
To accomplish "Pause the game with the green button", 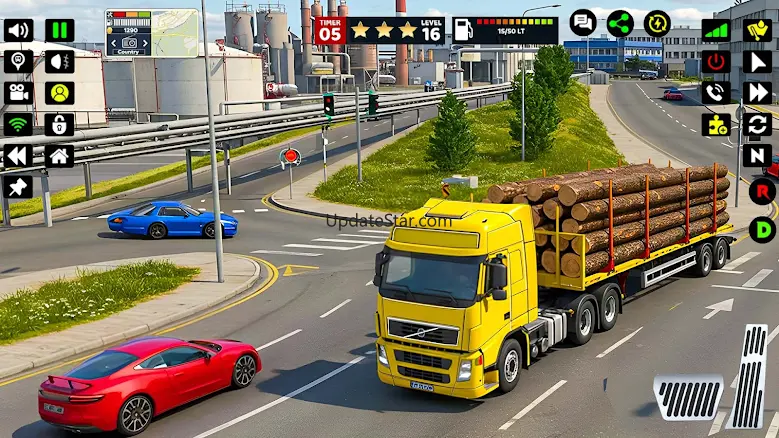I will pos(59,30).
